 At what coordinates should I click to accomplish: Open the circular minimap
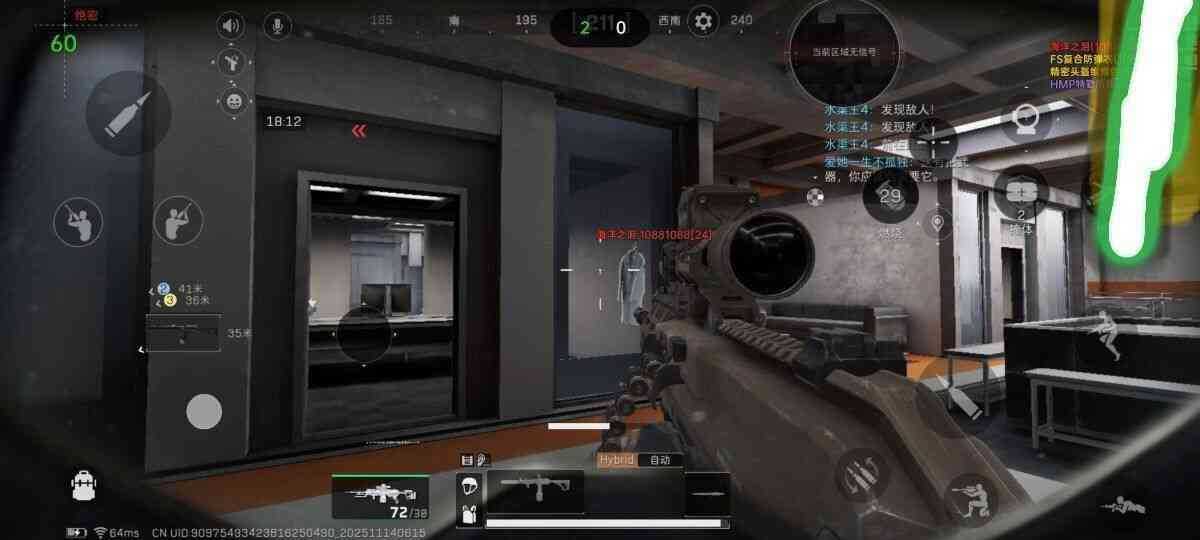click(844, 52)
